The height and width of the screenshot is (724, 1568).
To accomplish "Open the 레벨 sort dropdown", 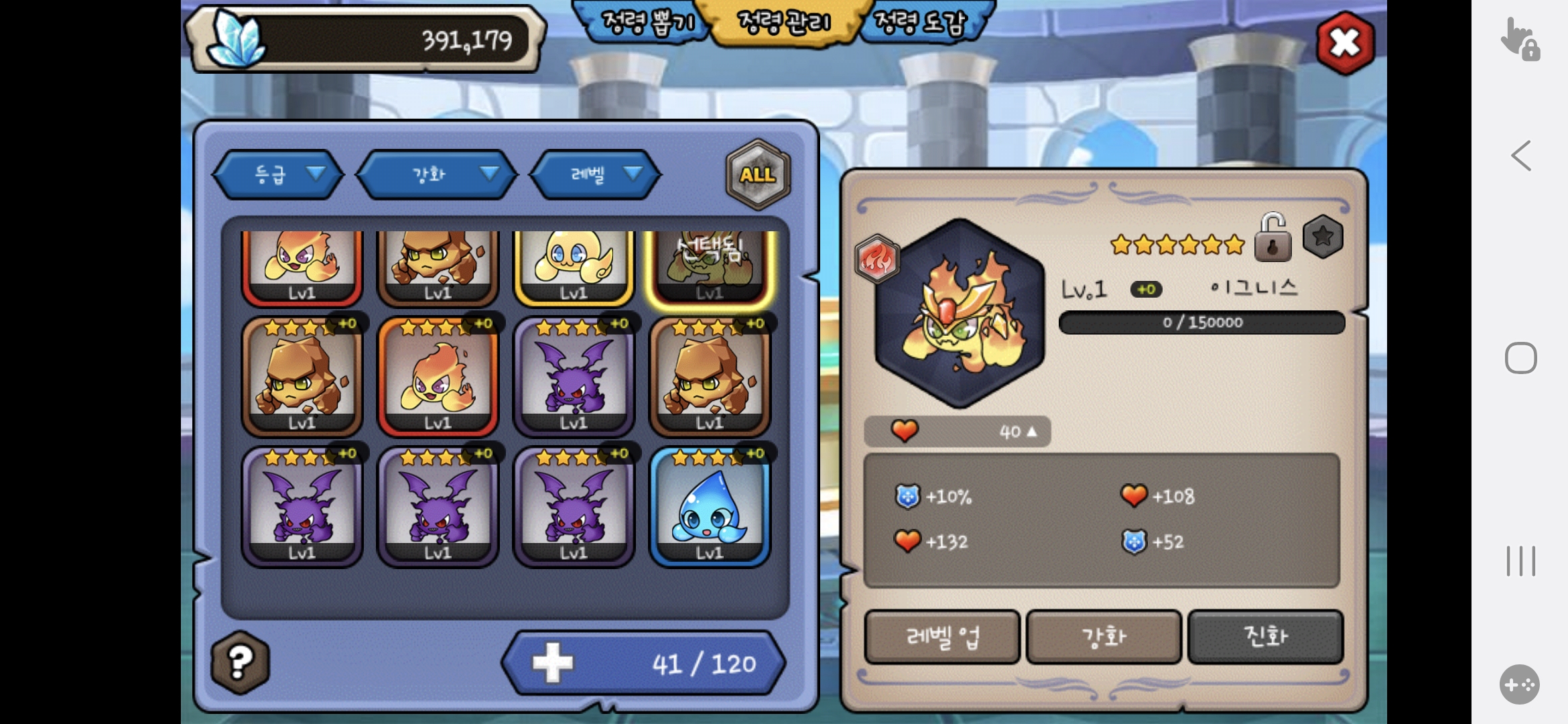I will 596,175.
